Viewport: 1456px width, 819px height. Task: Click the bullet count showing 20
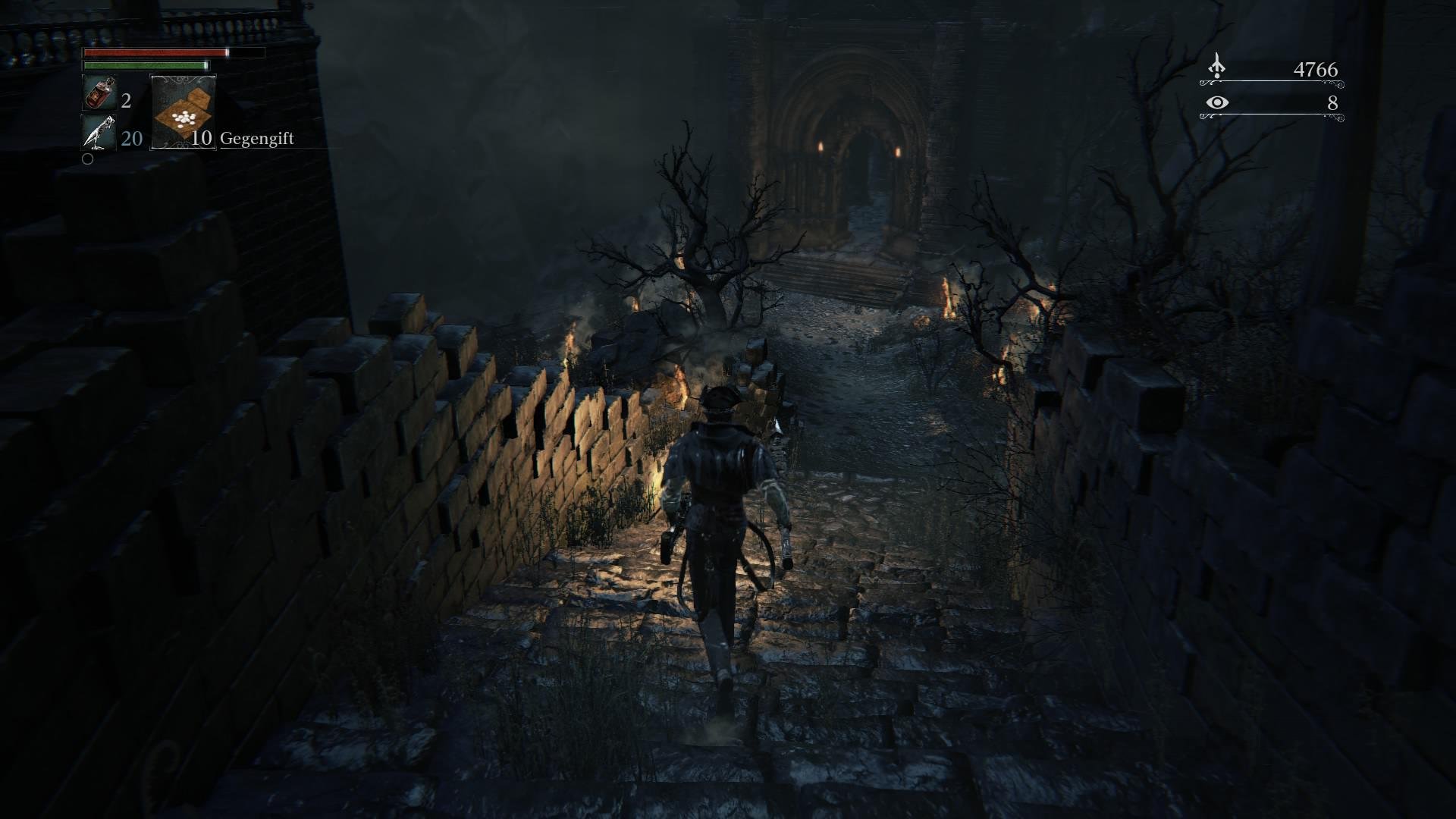coord(132,138)
